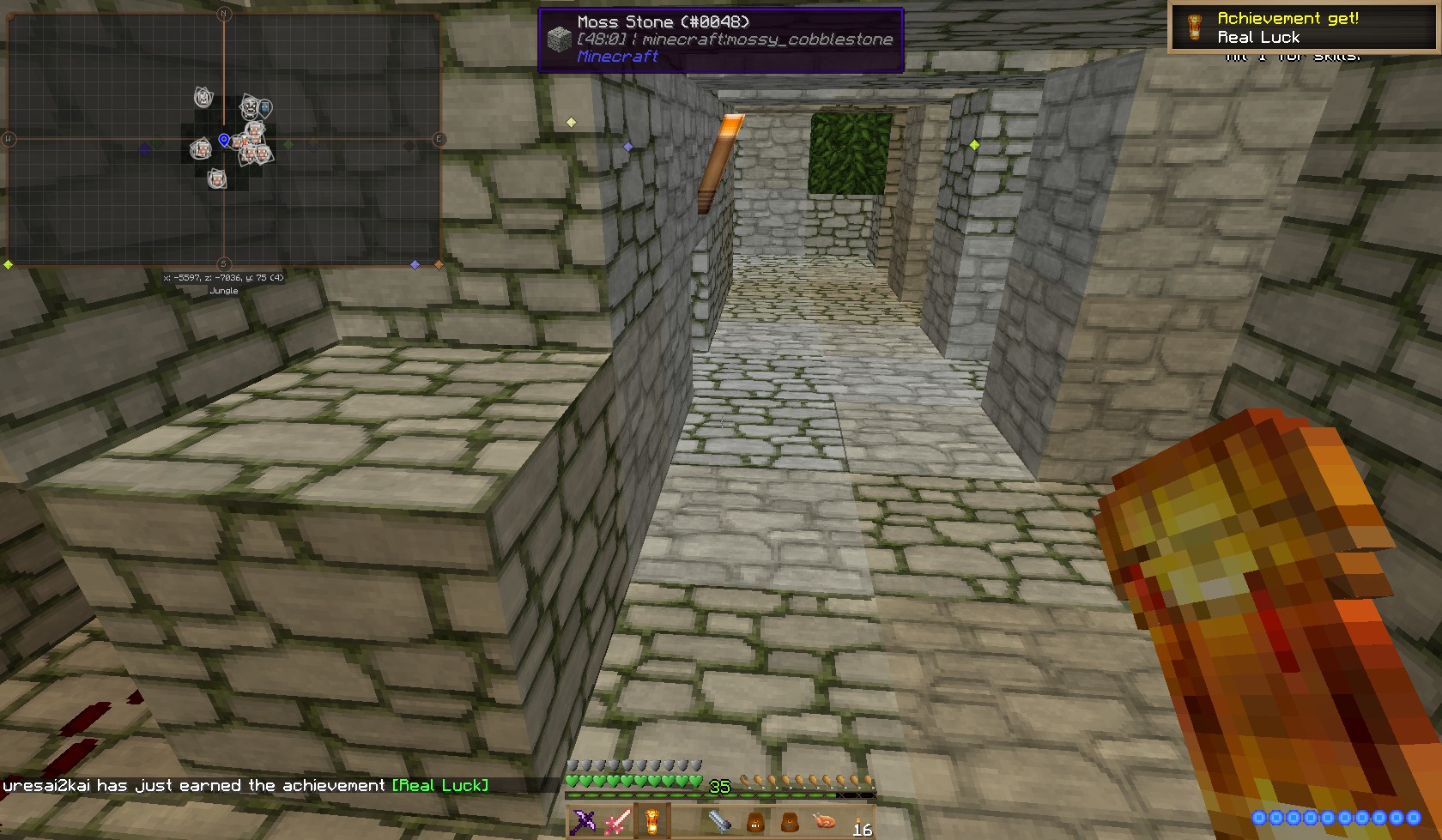Select the cooked chicken hotbar slot

point(824,822)
